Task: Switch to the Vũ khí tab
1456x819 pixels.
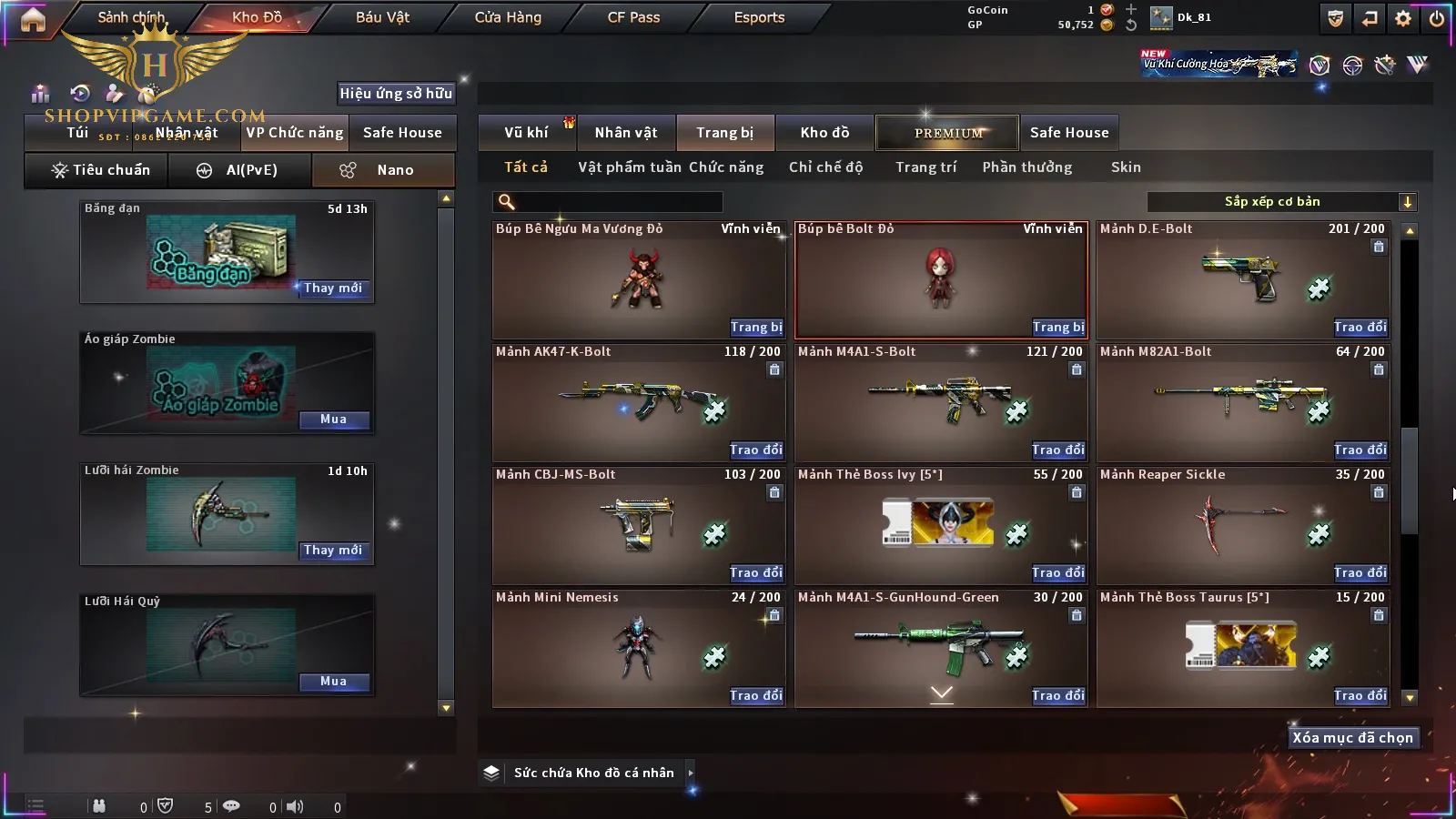Action: [526, 133]
